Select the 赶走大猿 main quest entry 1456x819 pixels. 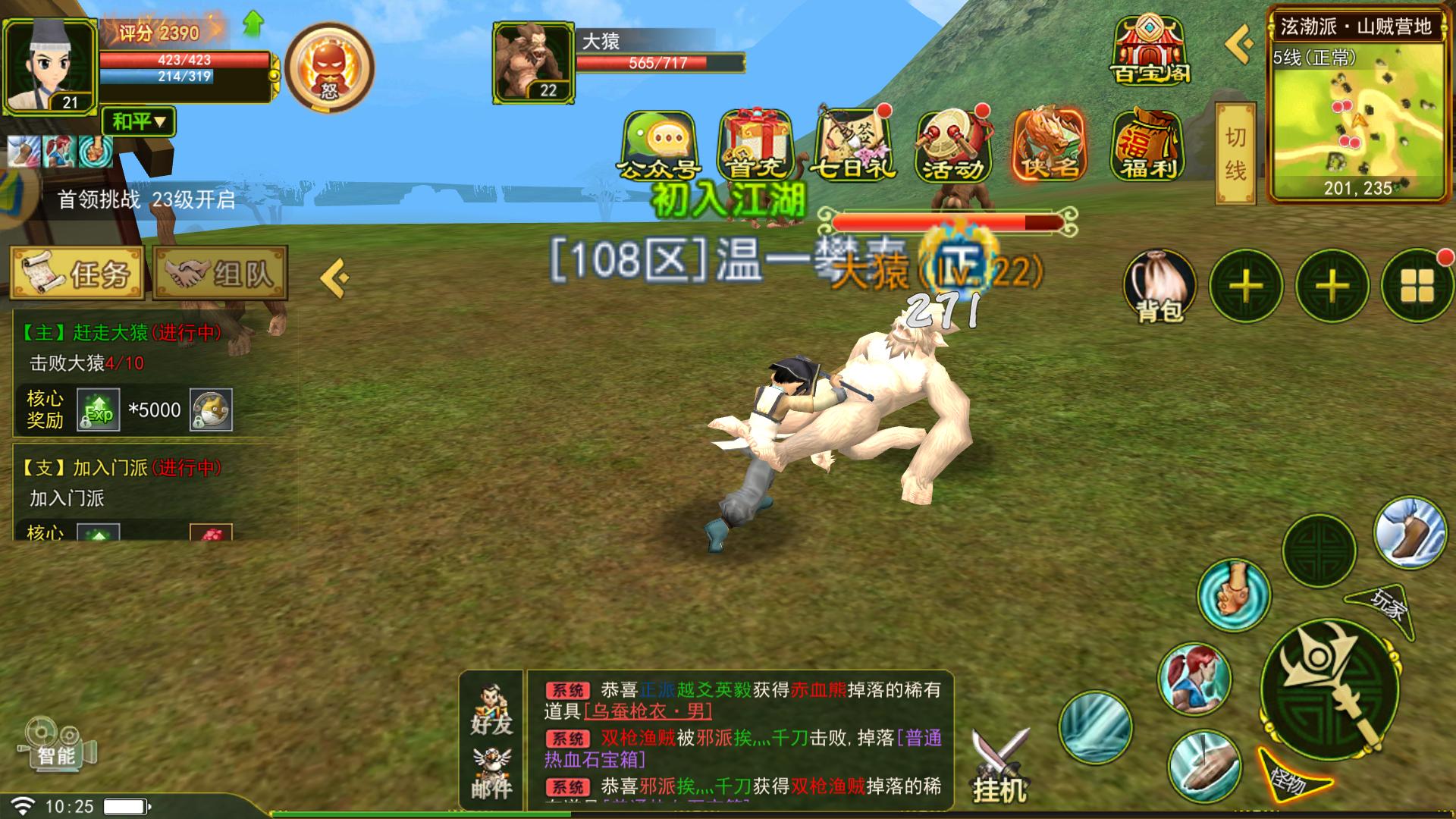pyautogui.click(x=121, y=333)
